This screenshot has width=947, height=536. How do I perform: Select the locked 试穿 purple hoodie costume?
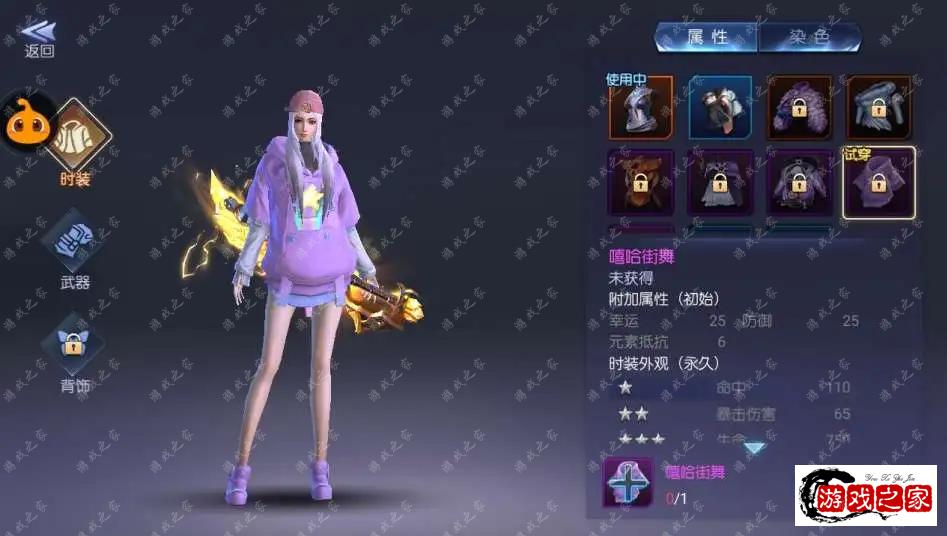tap(877, 183)
